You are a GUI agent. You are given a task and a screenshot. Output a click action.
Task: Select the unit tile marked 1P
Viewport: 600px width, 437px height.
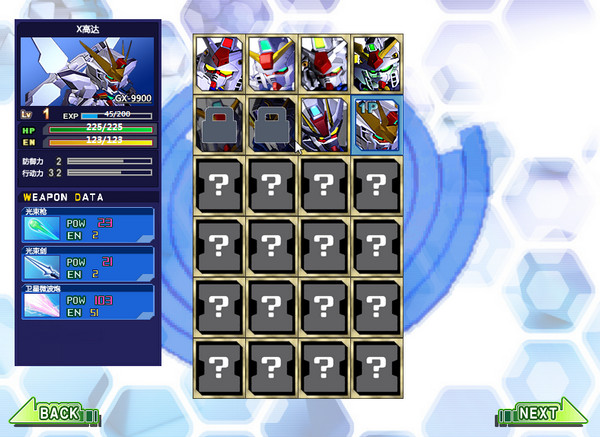377,121
